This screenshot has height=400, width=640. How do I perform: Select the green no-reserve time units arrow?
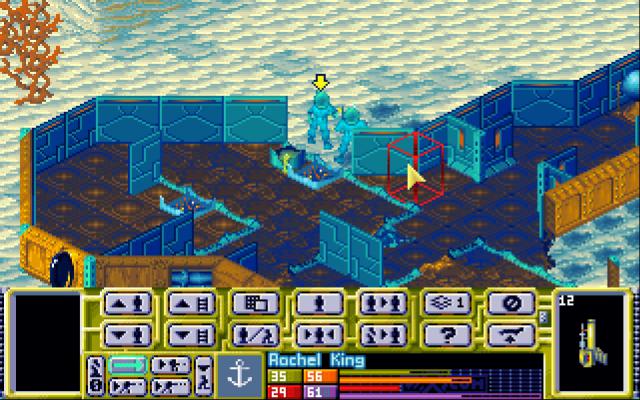(126, 364)
